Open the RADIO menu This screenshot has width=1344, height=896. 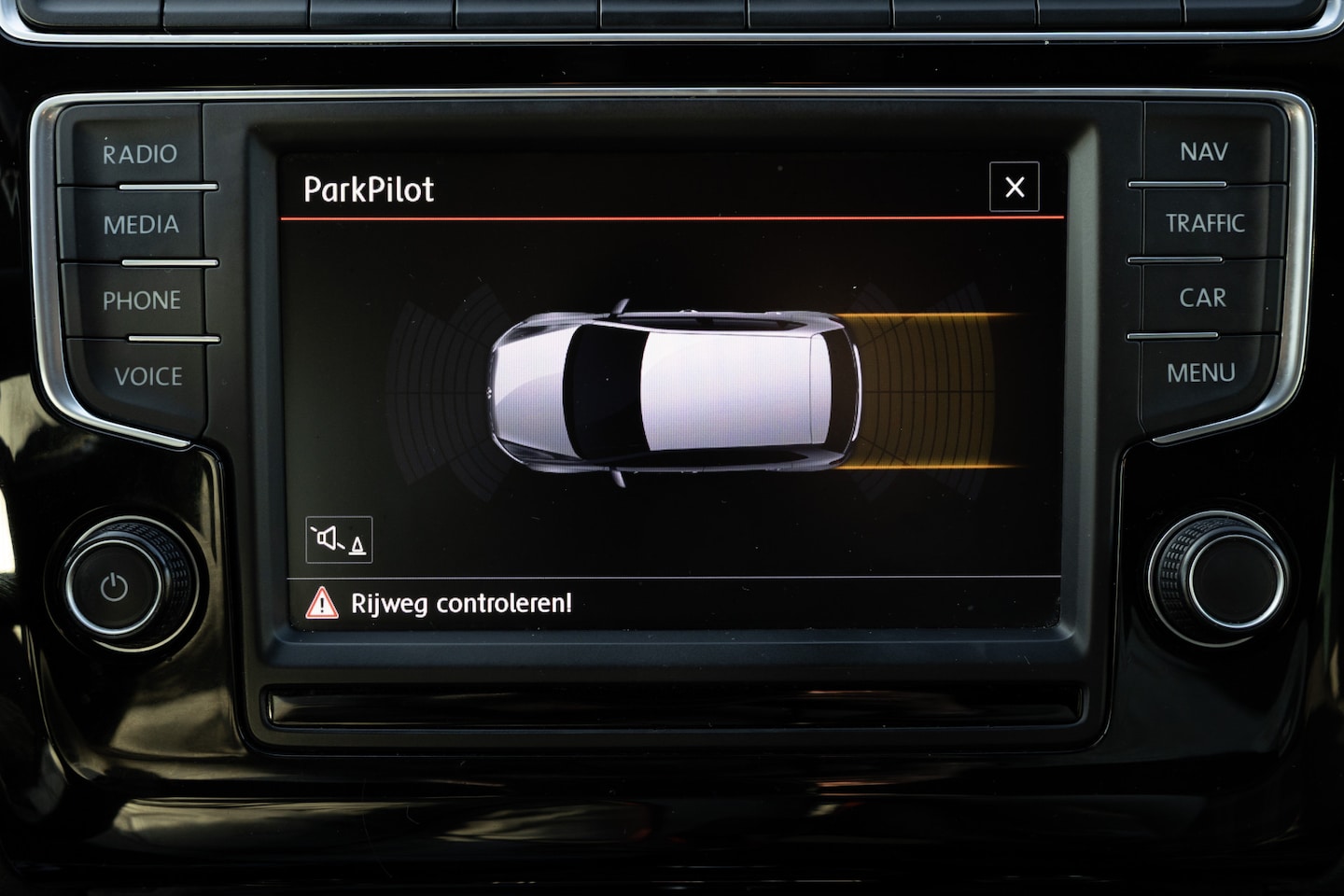tap(140, 154)
